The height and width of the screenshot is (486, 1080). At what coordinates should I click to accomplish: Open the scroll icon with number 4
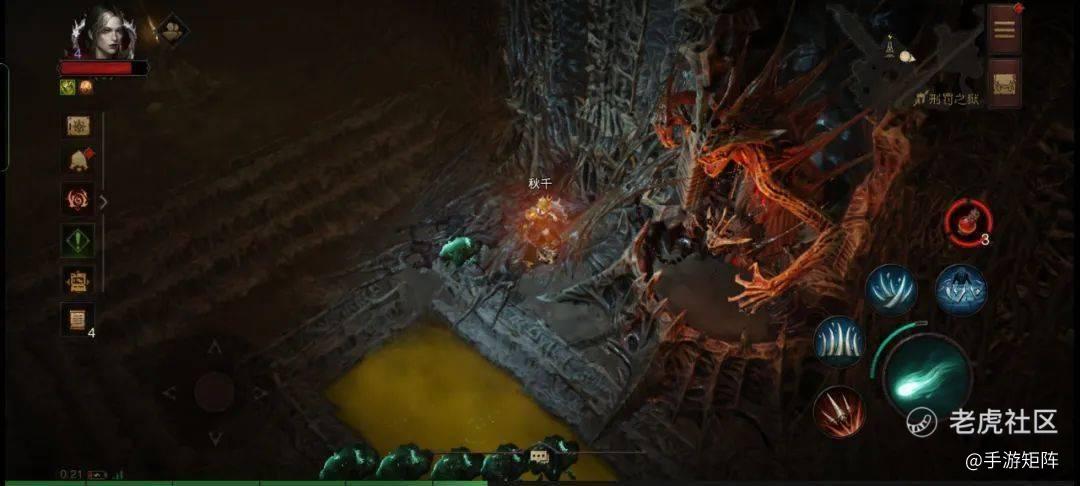[78, 320]
